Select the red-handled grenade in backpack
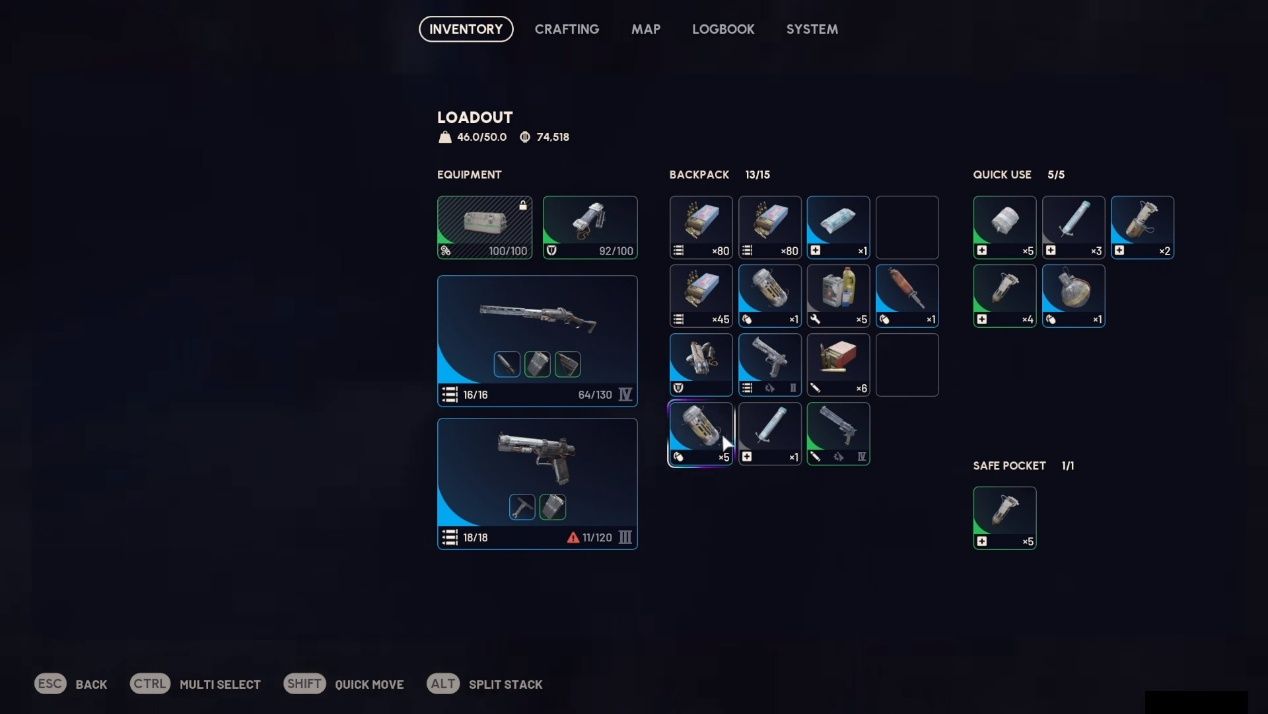1268x714 pixels. (x=907, y=296)
